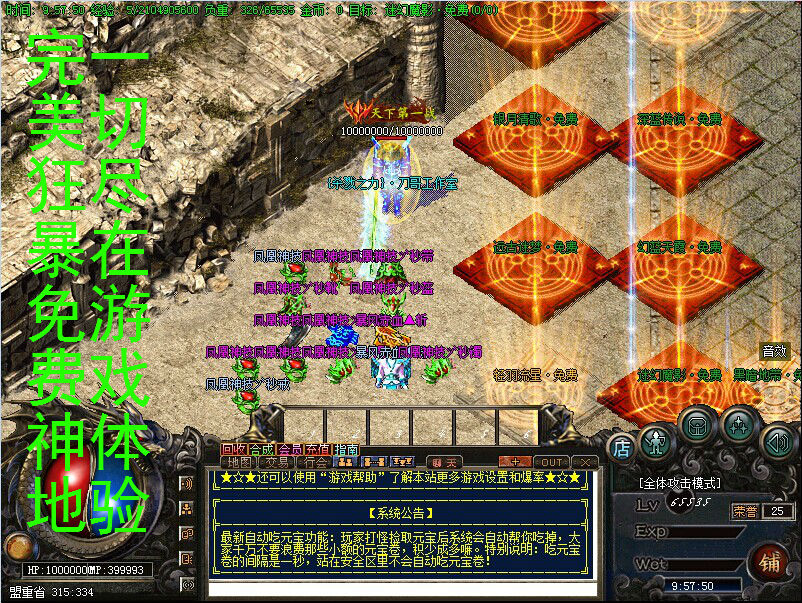The height and width of the screenshot is (603, 802).
Task: Click the 地图 map button
Action: tap(241, 462)
